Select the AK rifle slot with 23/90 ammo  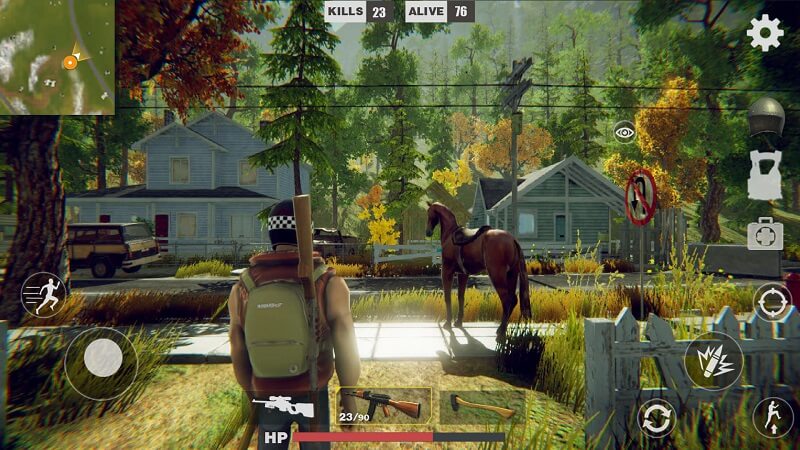click(x=383, y=406)
